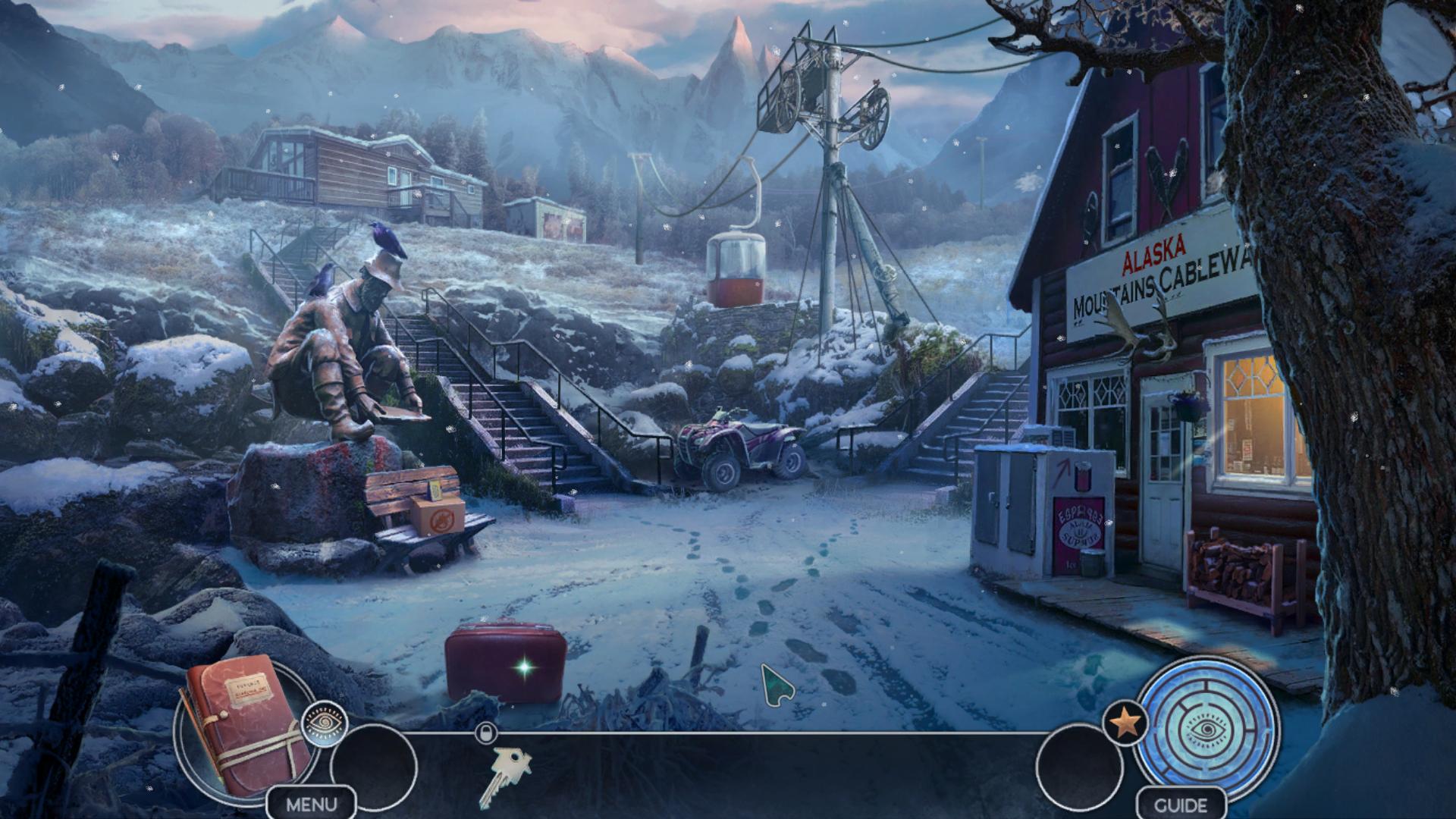Toggle the inventory padlock
Image resolution: width=1456 pixels, height=819 pixels.
click(x=486, y=733)
